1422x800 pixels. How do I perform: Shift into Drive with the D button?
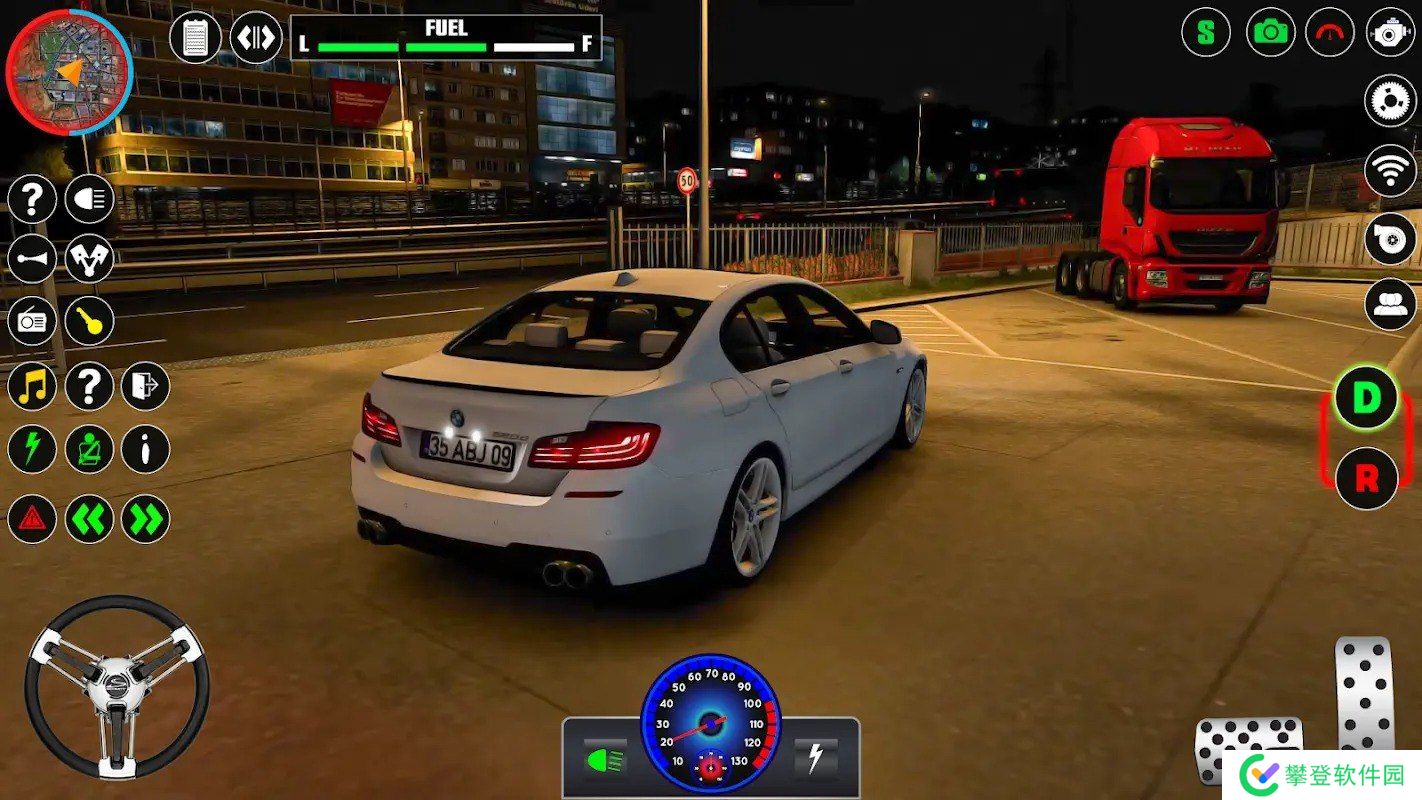(x=1366, y=398)
